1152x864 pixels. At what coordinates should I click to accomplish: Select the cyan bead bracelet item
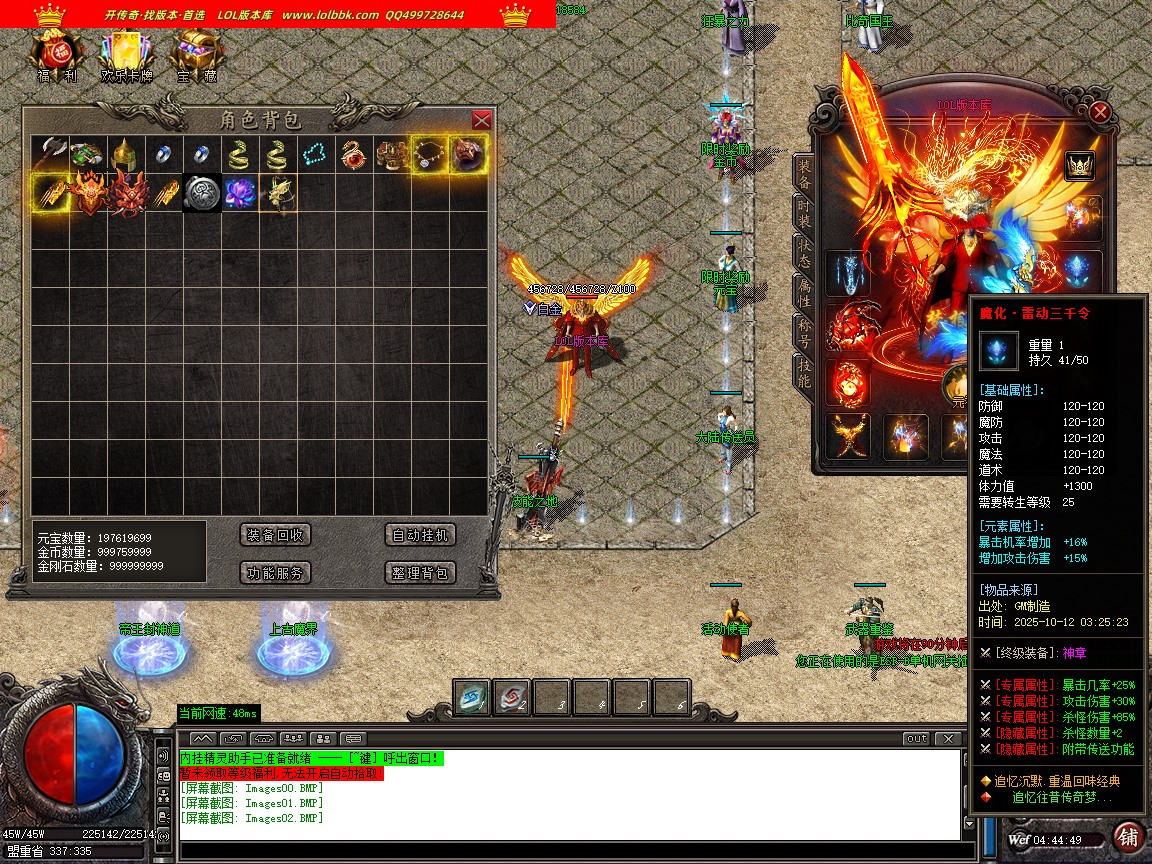(x=315, y=154)
